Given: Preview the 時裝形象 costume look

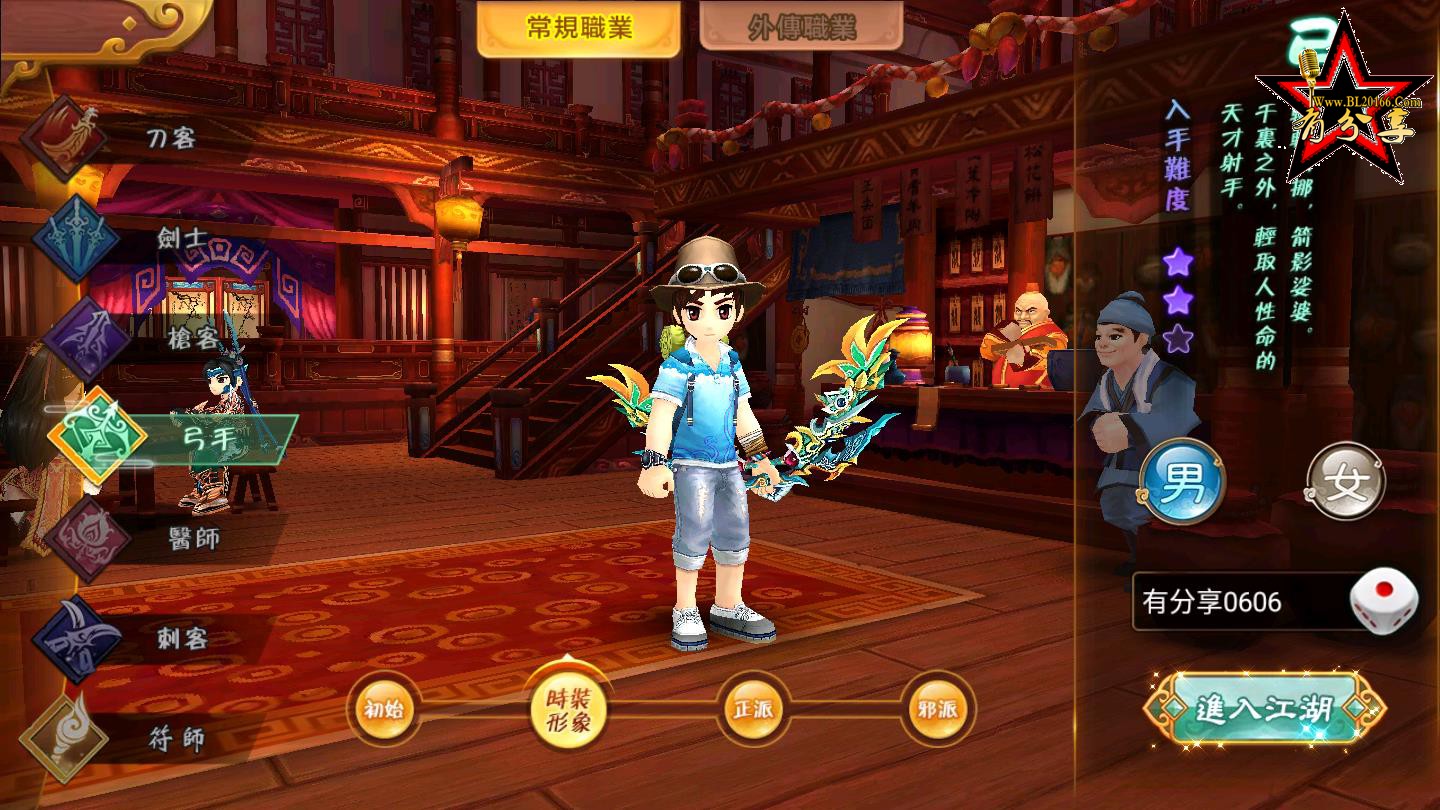Looking at the screenshot, I should click(x=567, y=711).
